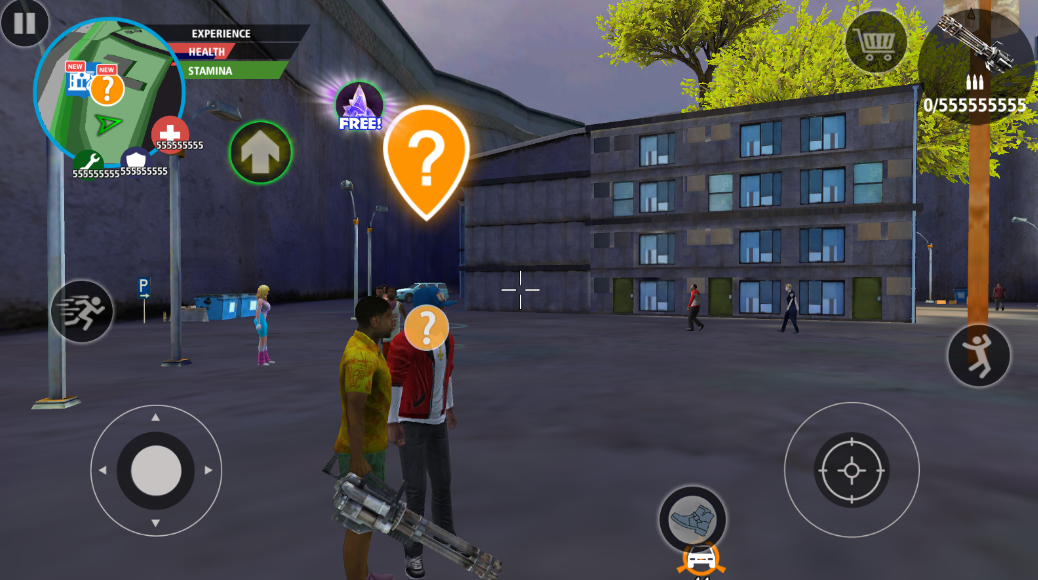Screen dimensions: 1038x580
Task: Tap the virtual movement joystick
Action: point(156,470)
